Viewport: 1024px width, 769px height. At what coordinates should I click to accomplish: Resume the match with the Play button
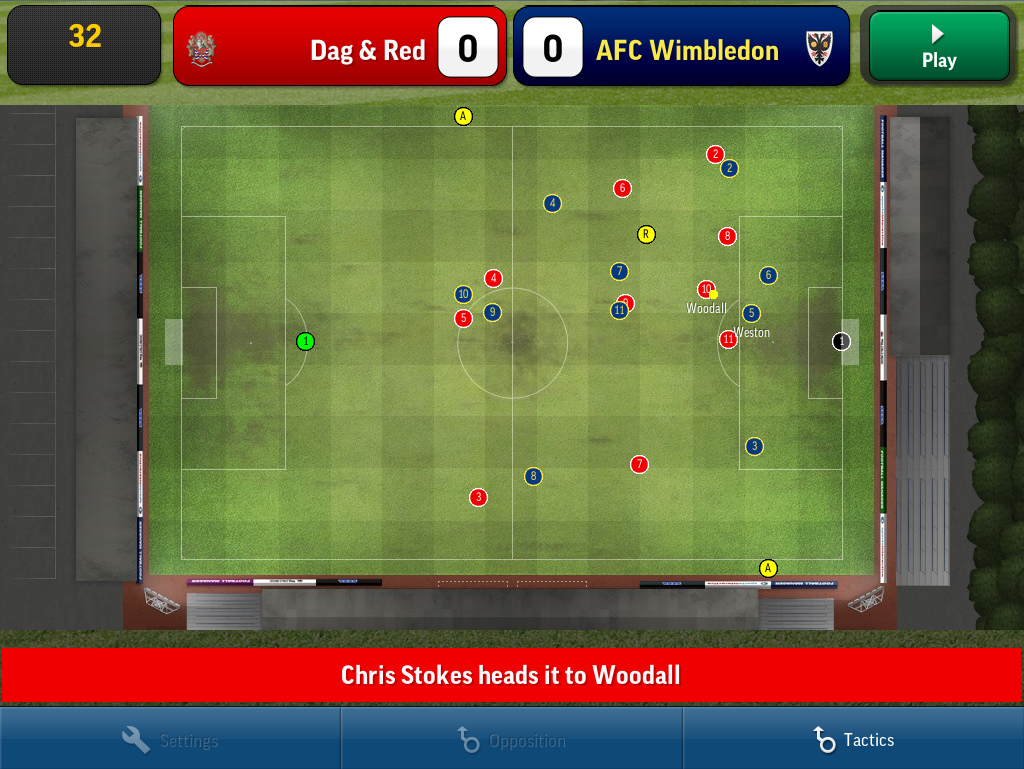point(938,46)
